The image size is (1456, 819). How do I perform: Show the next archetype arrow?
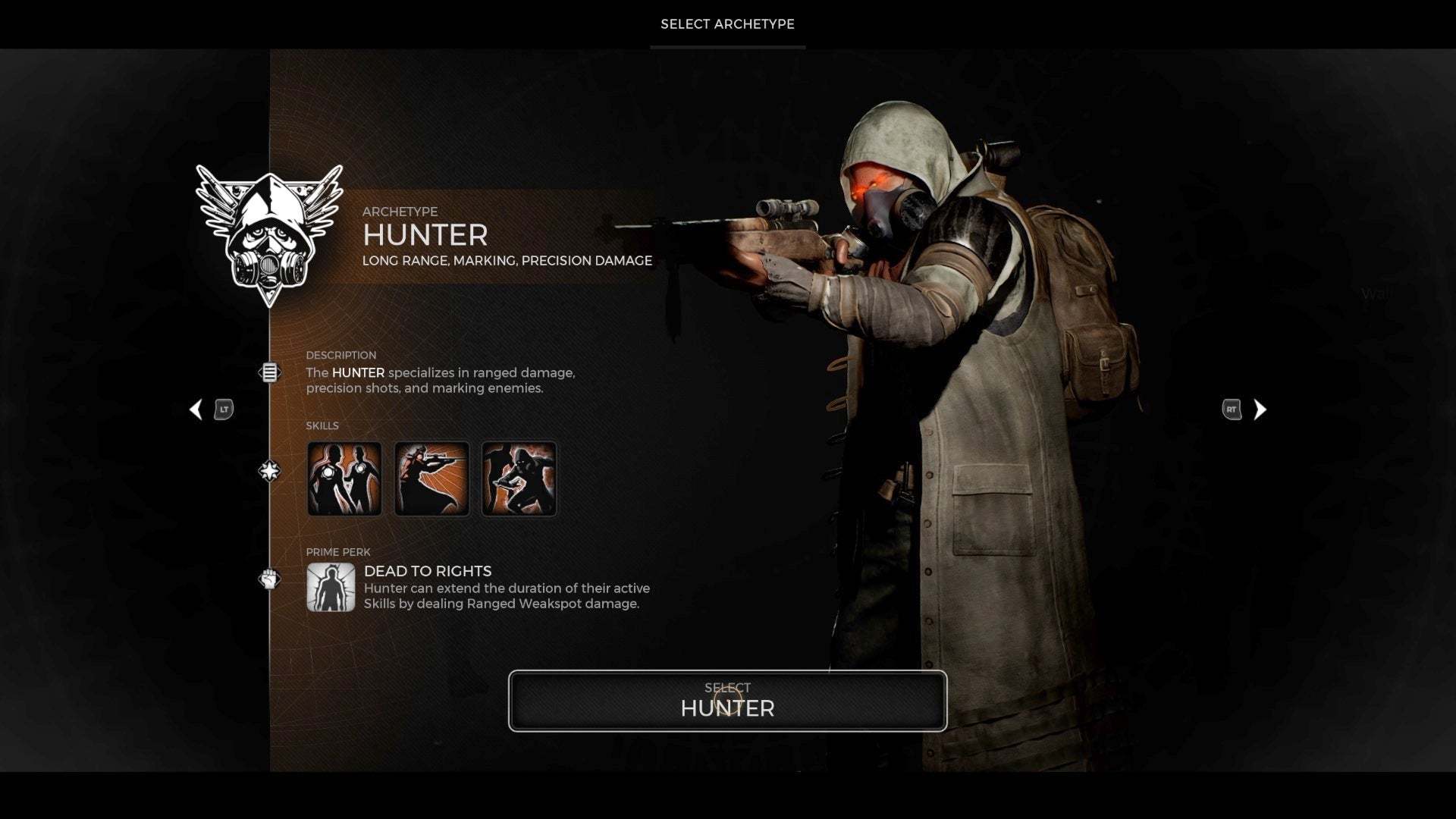click(1260, 409)
